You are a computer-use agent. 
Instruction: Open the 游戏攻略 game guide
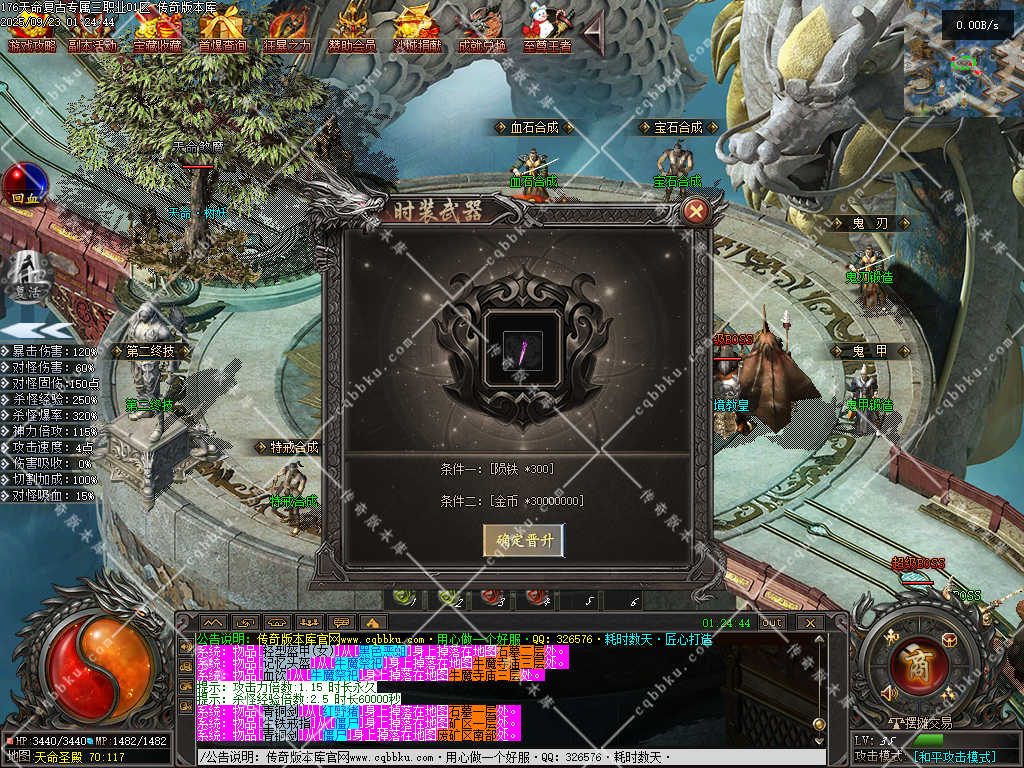31,30
